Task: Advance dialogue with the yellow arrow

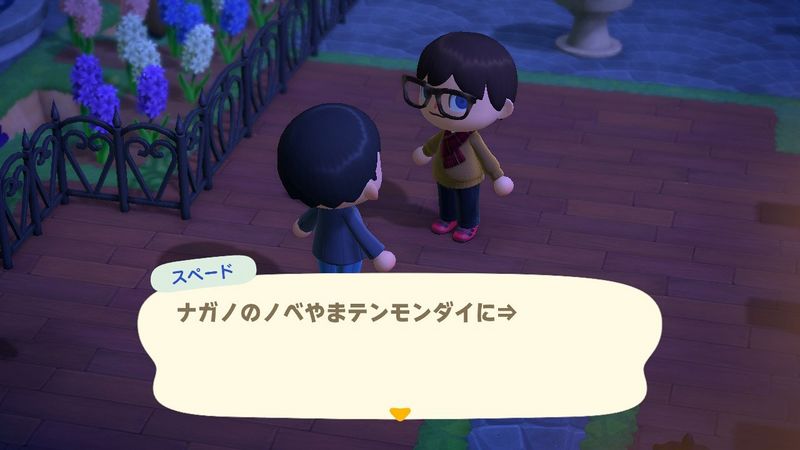Action: (400, 411)
